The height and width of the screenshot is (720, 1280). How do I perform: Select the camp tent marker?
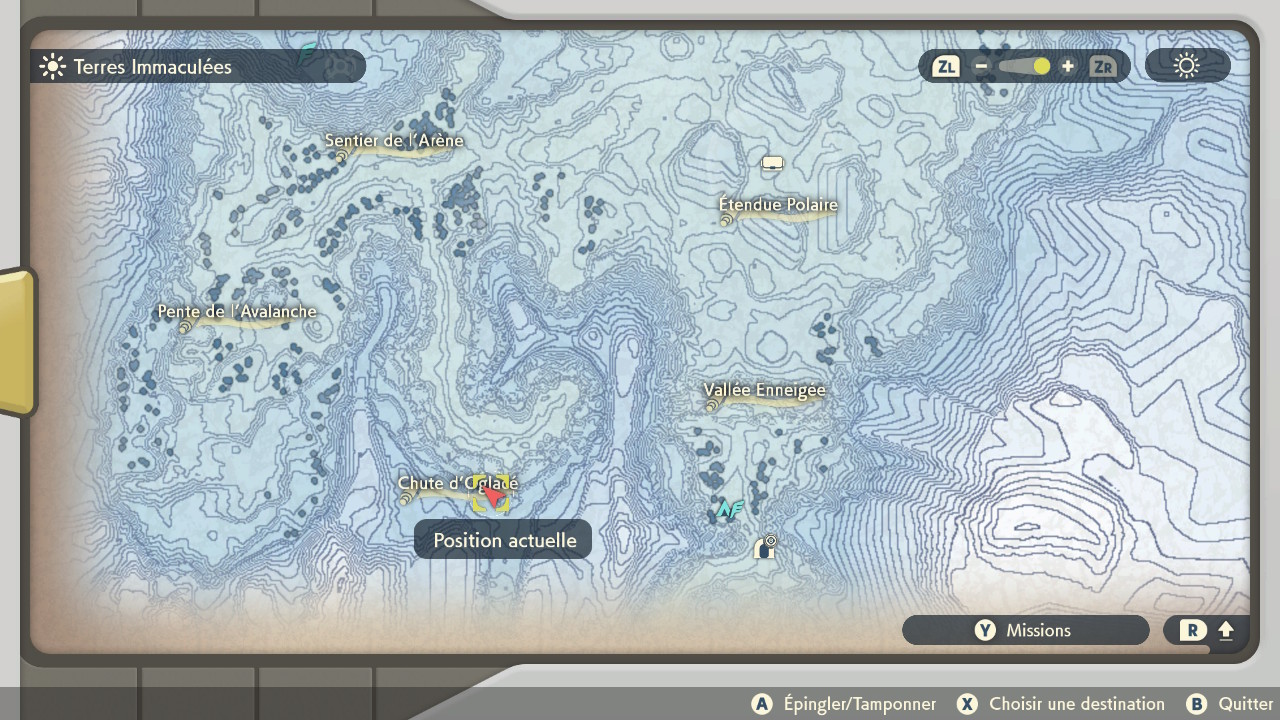pyautogui.click(x=772, y=163)
